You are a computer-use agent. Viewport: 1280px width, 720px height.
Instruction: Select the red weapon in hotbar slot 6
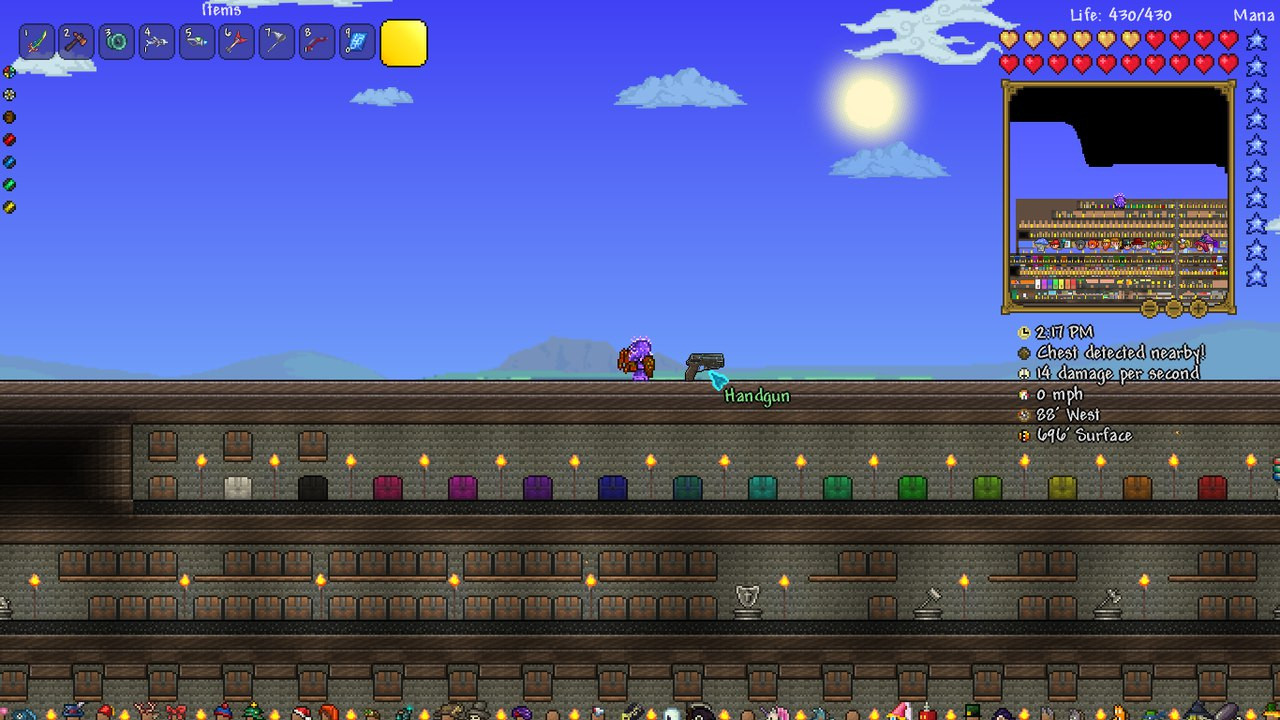coord(236,42)
